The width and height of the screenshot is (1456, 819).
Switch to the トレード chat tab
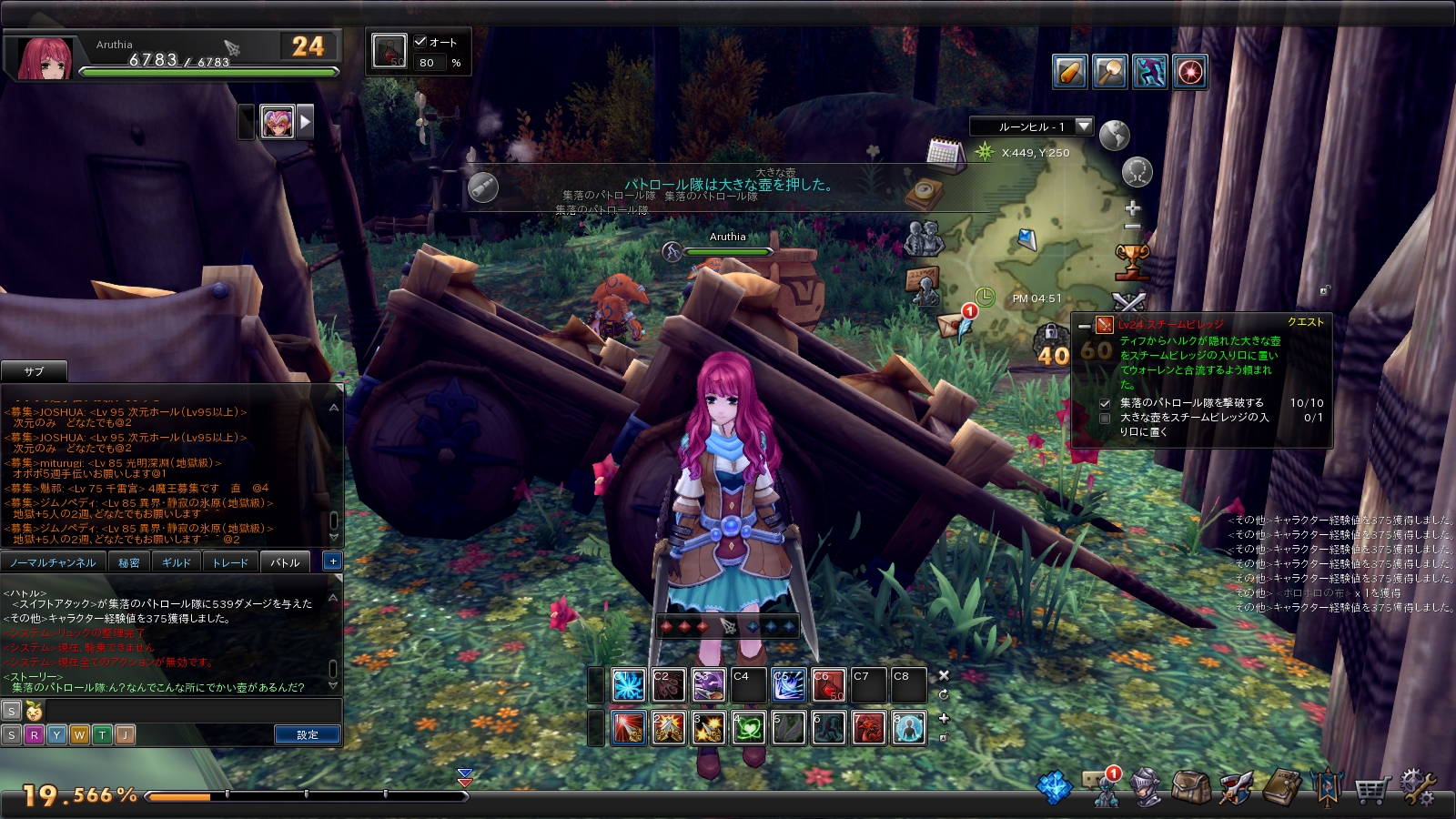pos(230,562)
